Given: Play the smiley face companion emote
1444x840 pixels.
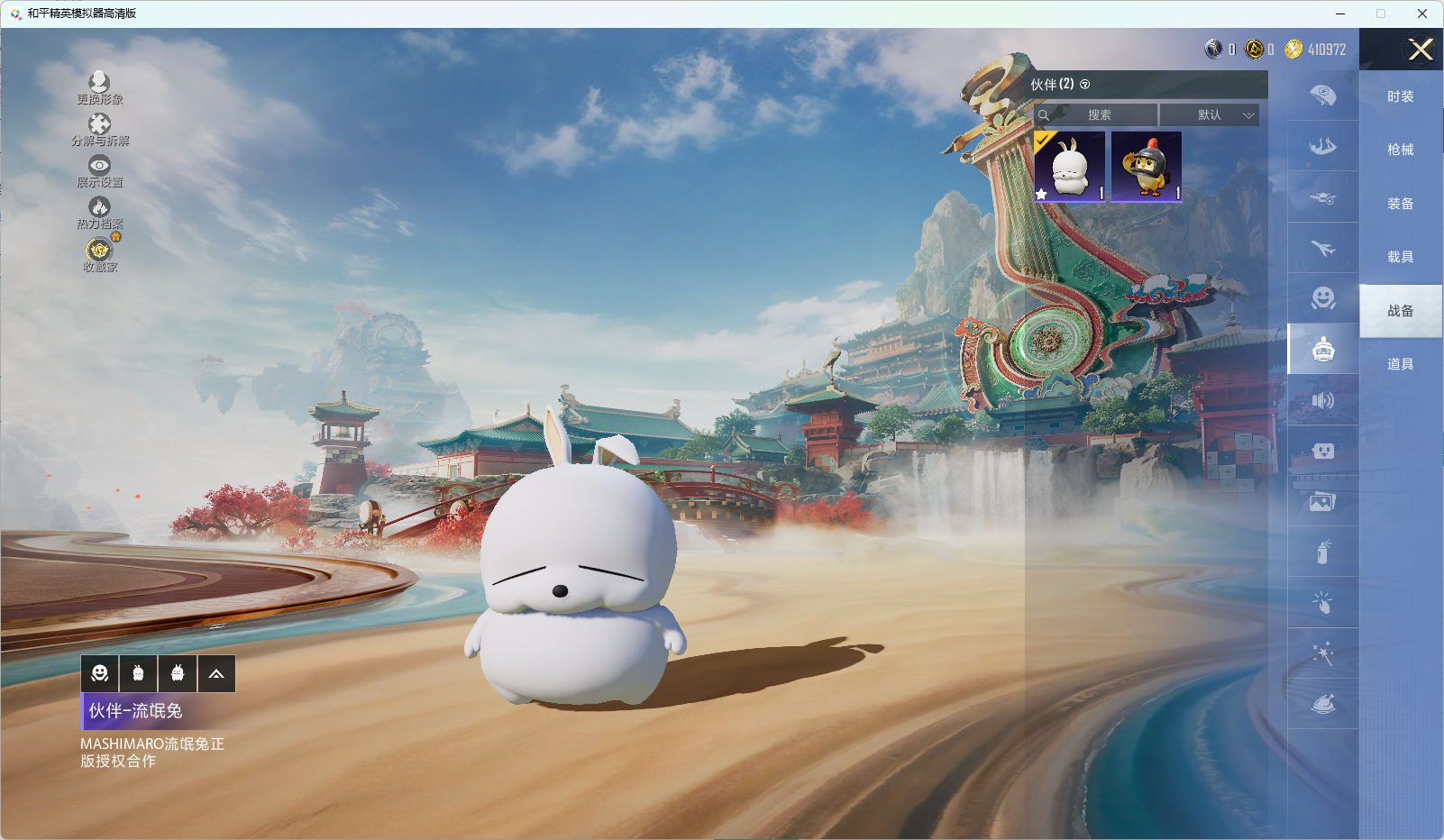Looking at the screenshot, I should [x=100, y=673].
